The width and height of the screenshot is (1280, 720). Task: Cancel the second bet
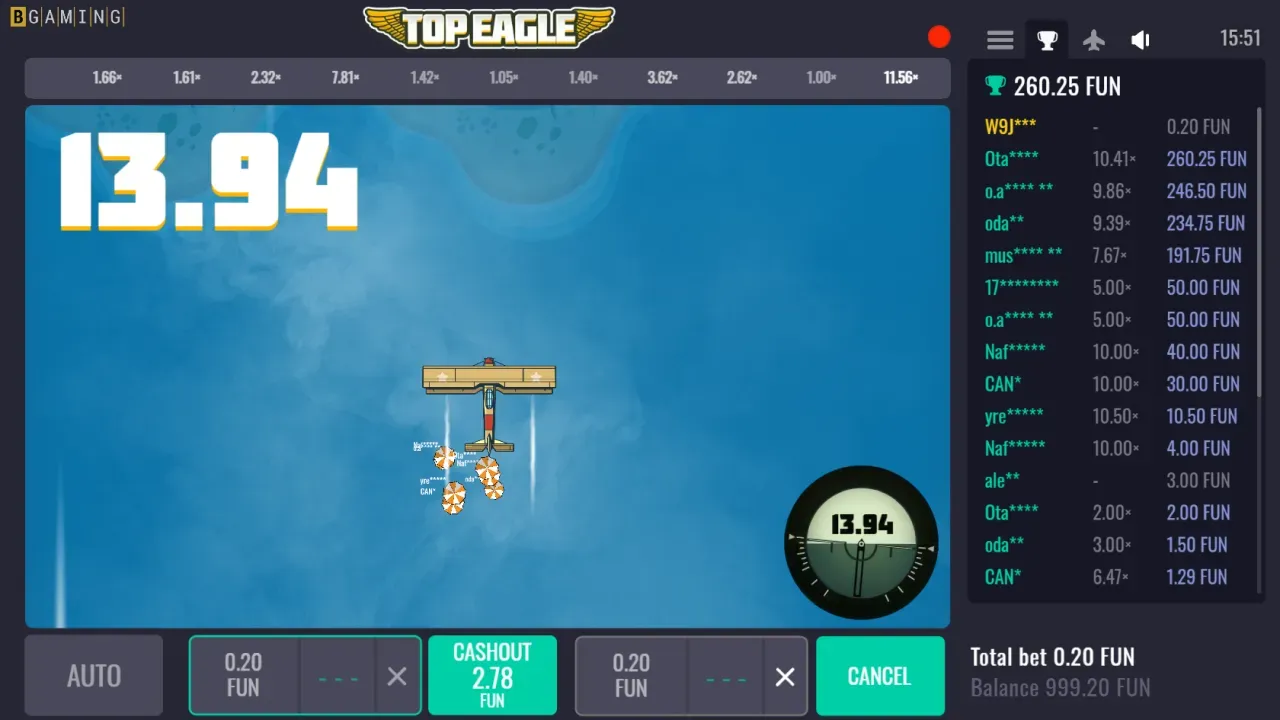pyautogui.click(x=880, y=675)
